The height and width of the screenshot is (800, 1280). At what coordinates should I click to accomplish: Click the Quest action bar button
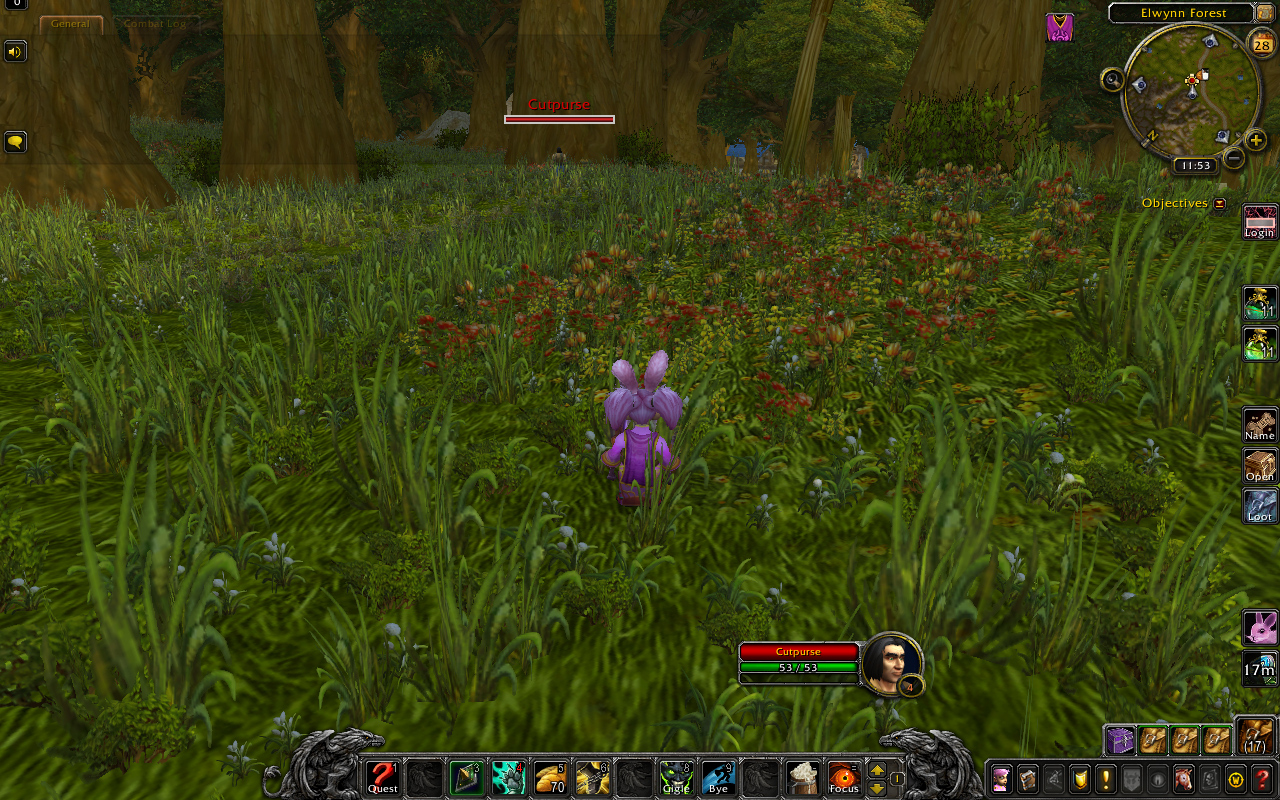point(382,777)
